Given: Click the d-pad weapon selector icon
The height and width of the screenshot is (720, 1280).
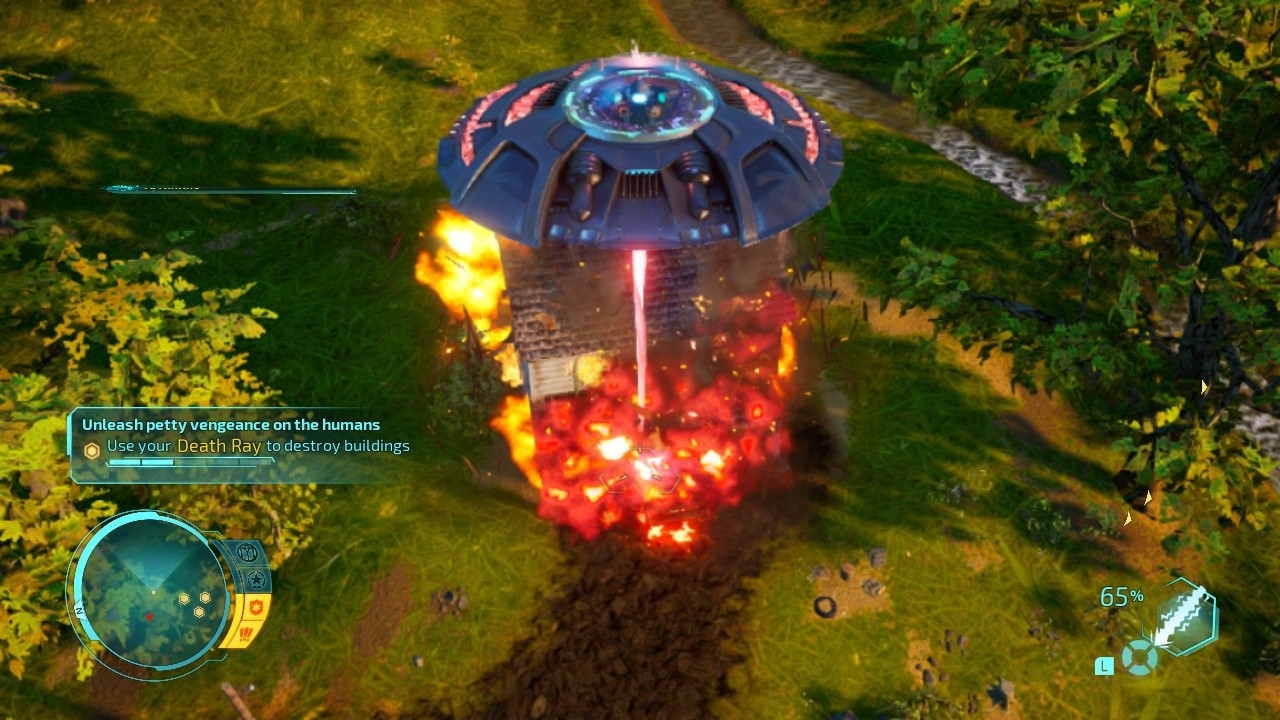Looking at the screenshot, I should tap(1140, 657).
